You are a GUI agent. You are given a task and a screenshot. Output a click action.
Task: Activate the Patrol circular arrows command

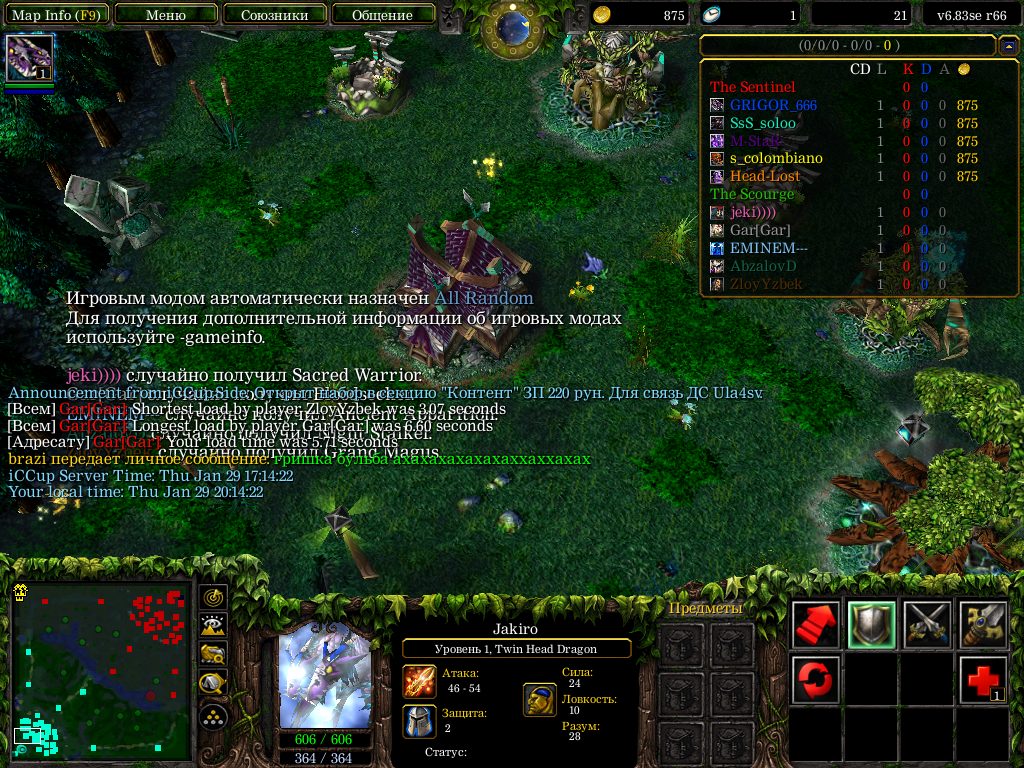815,680
